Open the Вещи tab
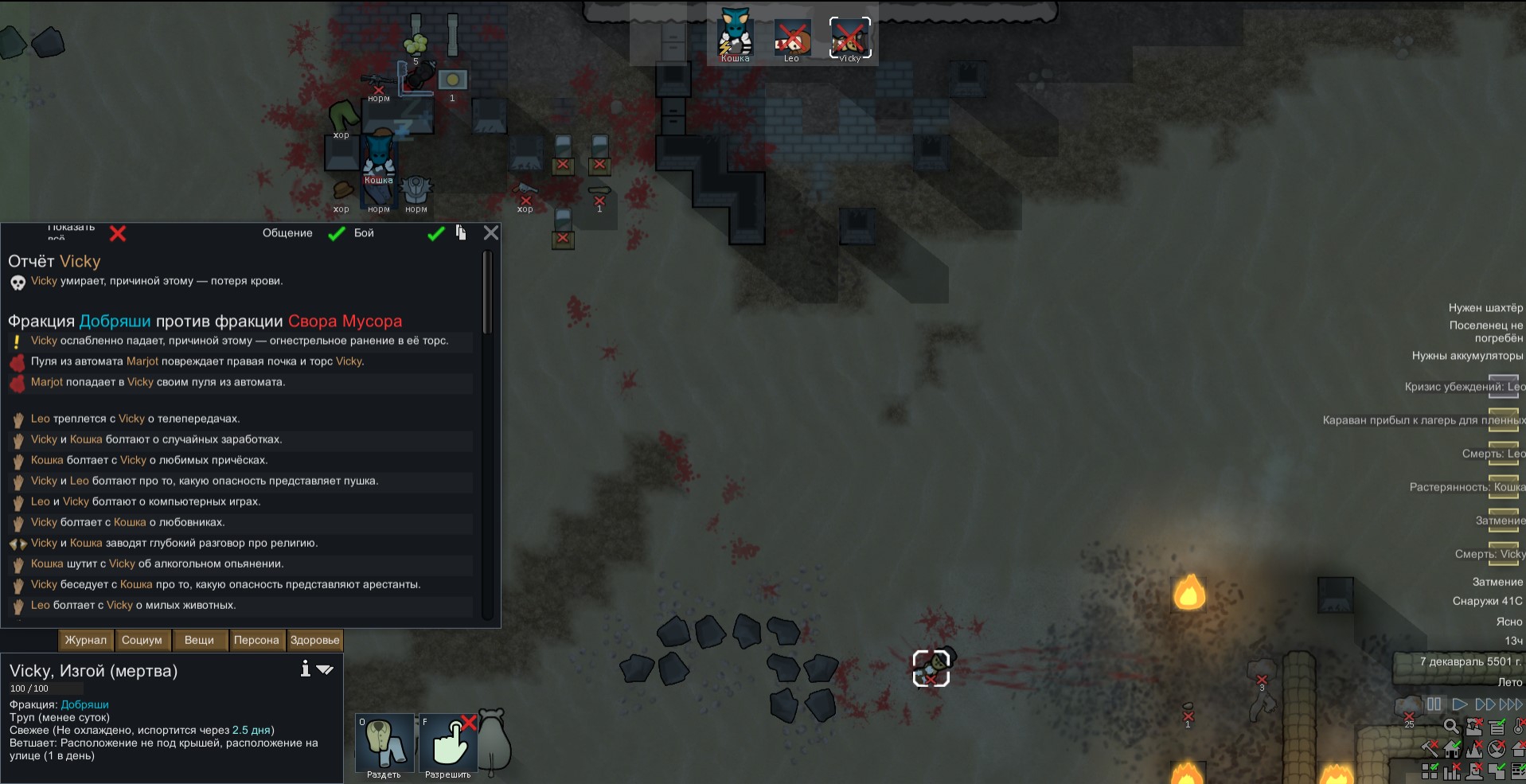This screenshot has width=1526, height=784. (199, 640)
